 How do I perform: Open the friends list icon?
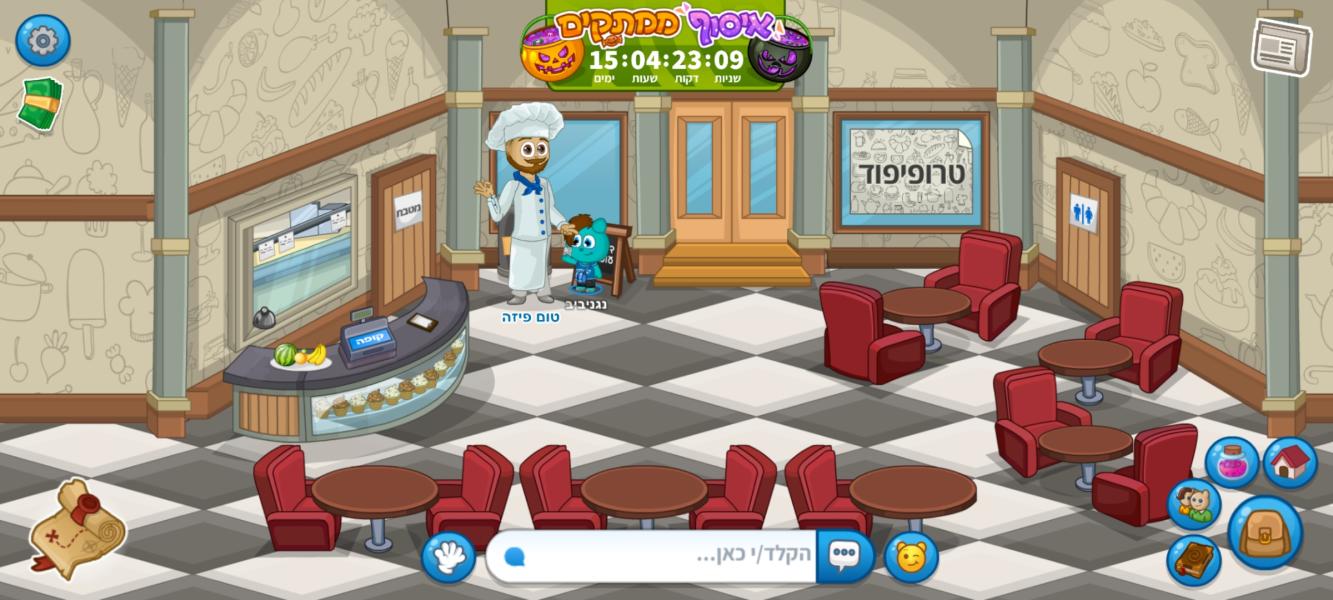point(1193,505)
